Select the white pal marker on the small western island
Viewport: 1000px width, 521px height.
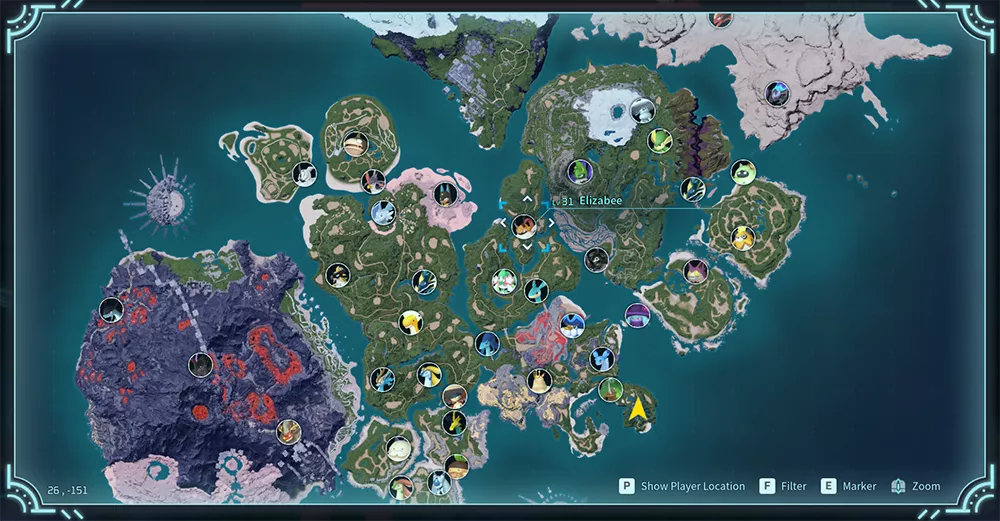[x=304, y=173]
